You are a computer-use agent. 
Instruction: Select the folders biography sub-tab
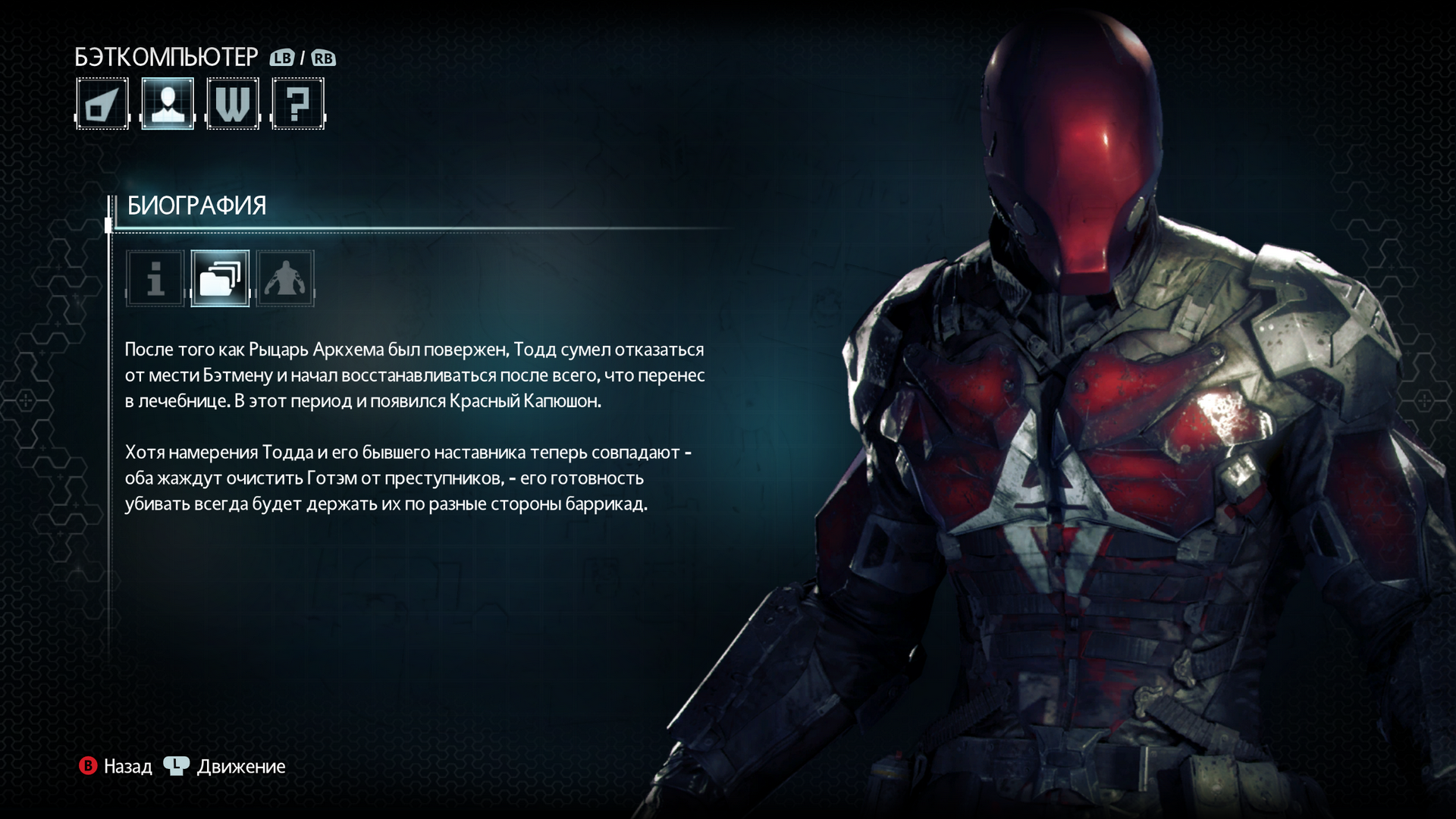(220, 278)
